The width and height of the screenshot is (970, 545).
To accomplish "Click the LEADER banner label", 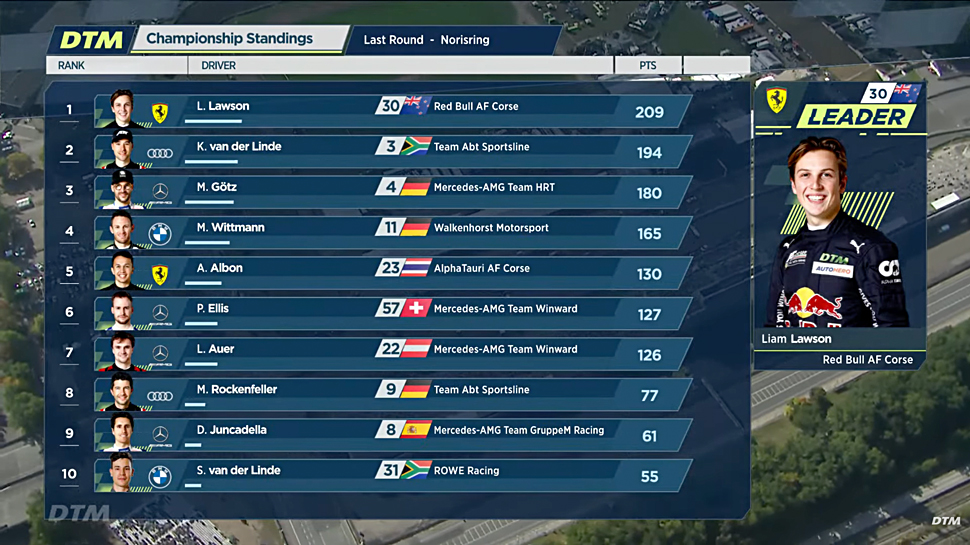I will (x=855, y=117).
